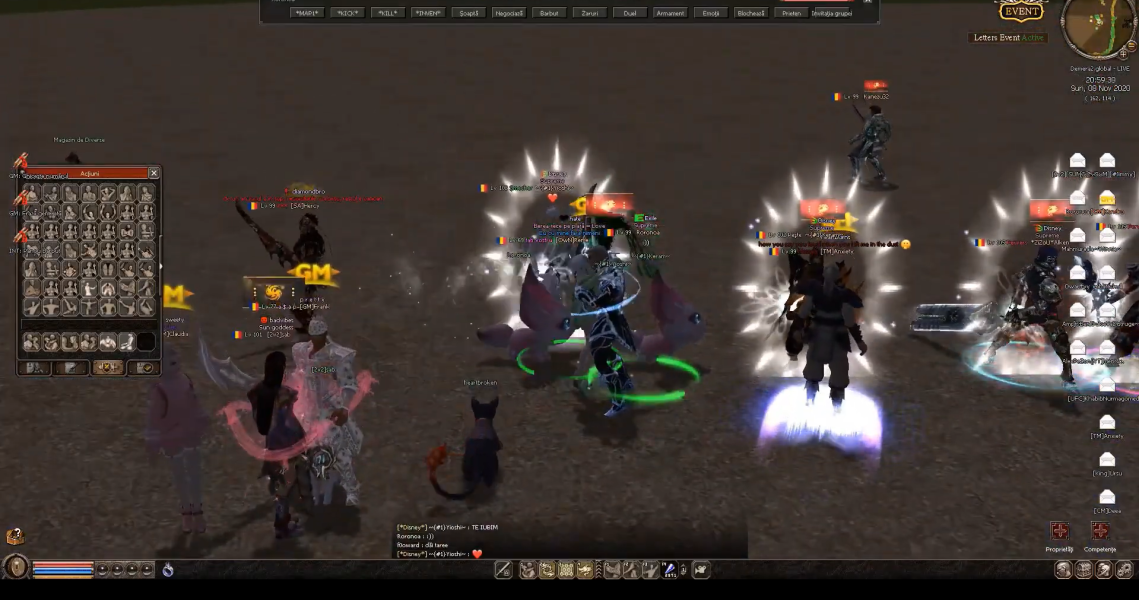This screenshot has height=600, width=1139.
Task: Open the Proprietăți red cross icon
Action: tap(1059, 531)
